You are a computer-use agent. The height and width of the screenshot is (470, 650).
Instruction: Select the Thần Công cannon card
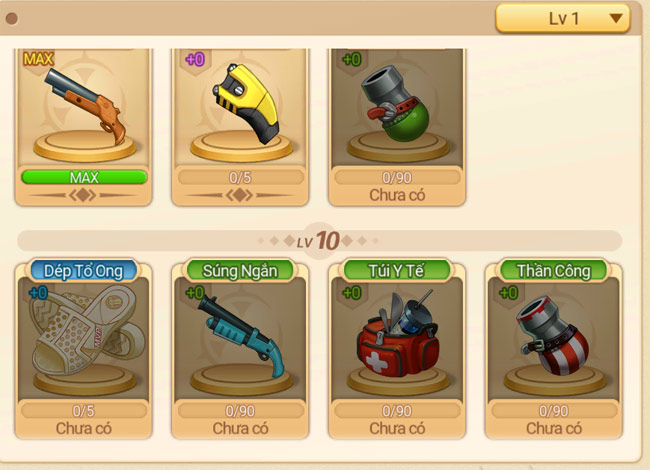pyautogui.click(x=553, y=345)
